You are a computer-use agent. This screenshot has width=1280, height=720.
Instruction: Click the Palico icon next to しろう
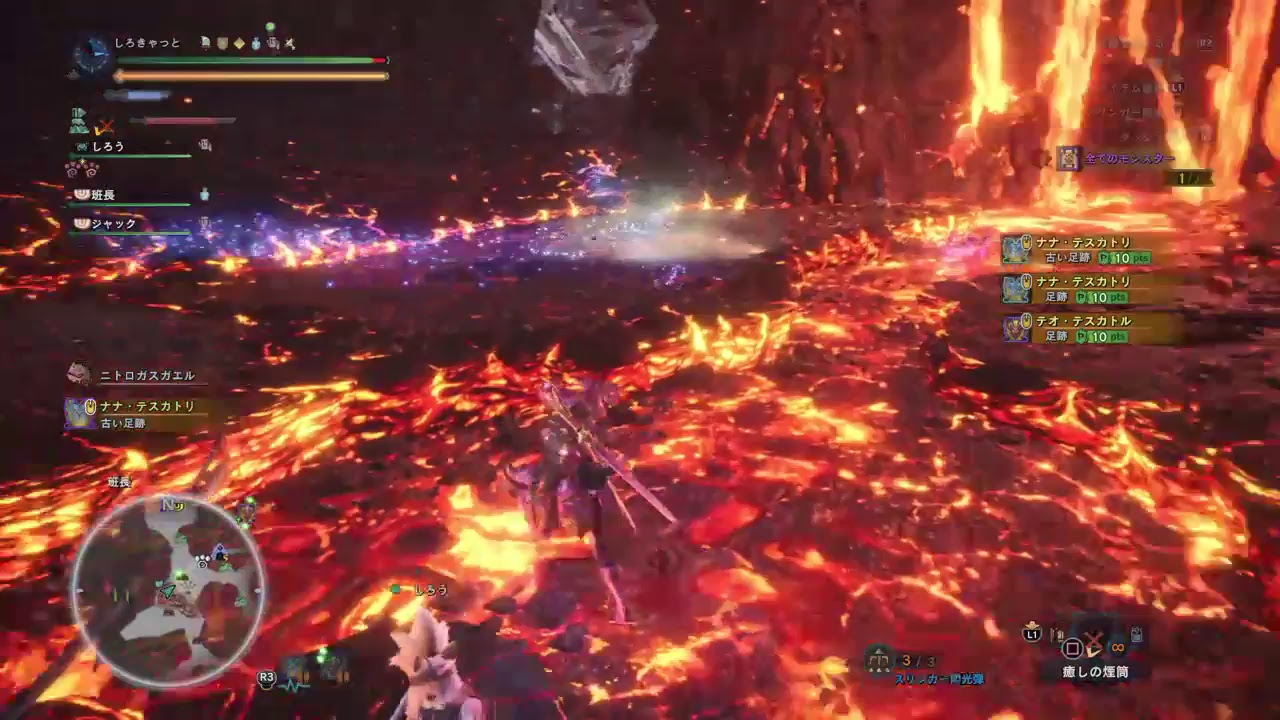80,147
